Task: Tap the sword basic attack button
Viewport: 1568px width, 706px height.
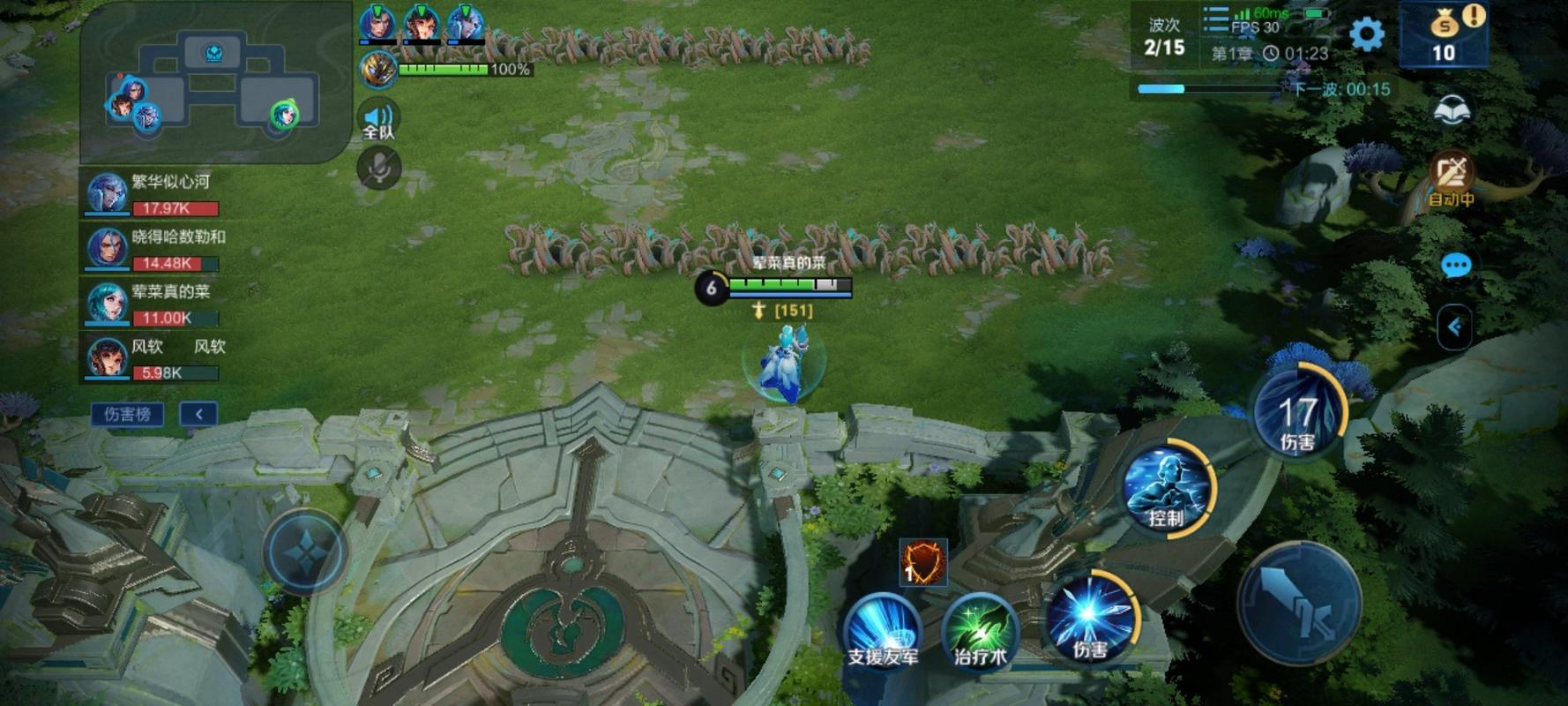Action: coord(1298,604)
